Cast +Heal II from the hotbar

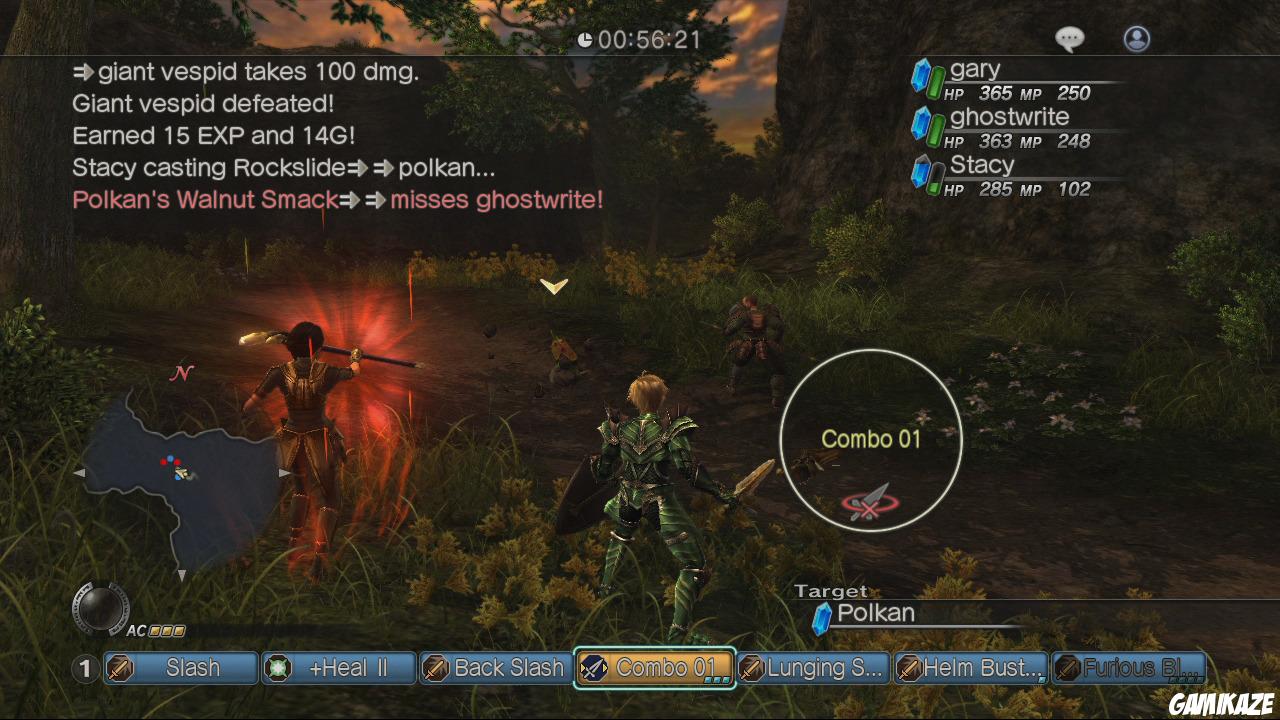click(339, 668)
